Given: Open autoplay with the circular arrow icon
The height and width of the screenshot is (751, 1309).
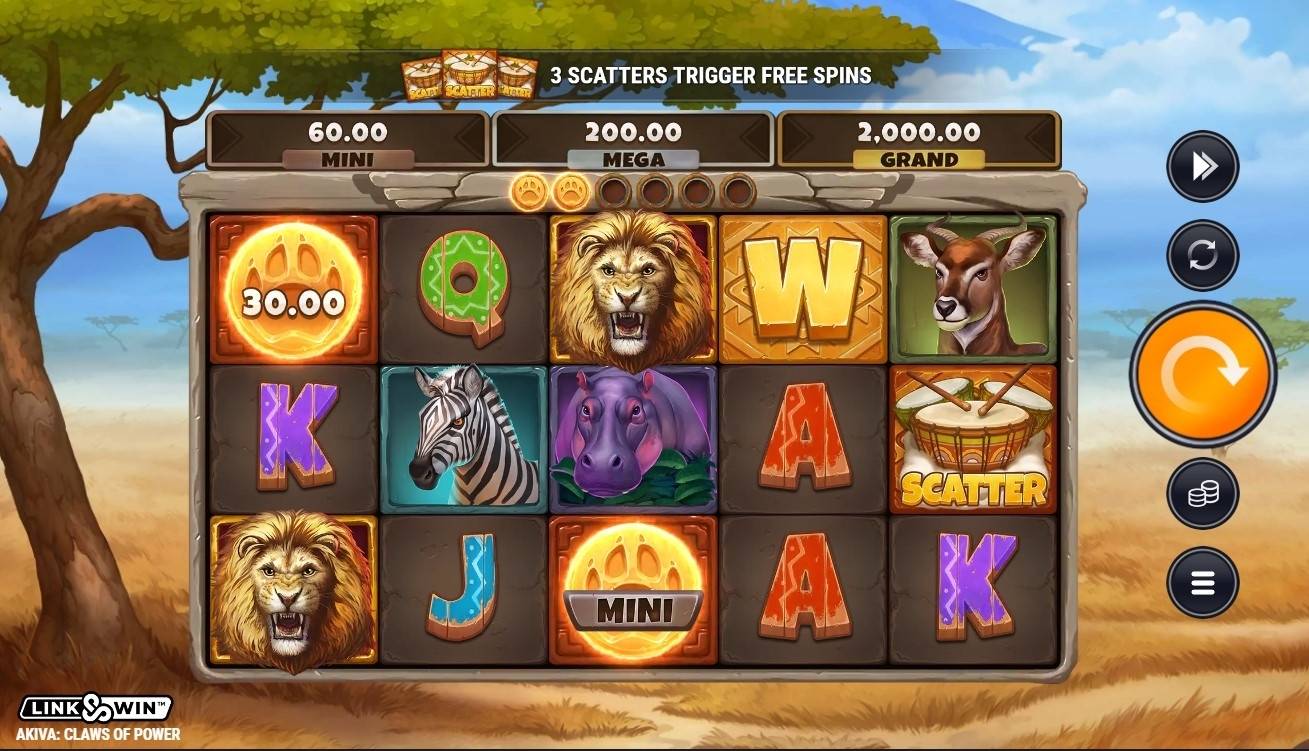Looking at the screenshot, I should pyautogui.click(x=1202, y=255).
